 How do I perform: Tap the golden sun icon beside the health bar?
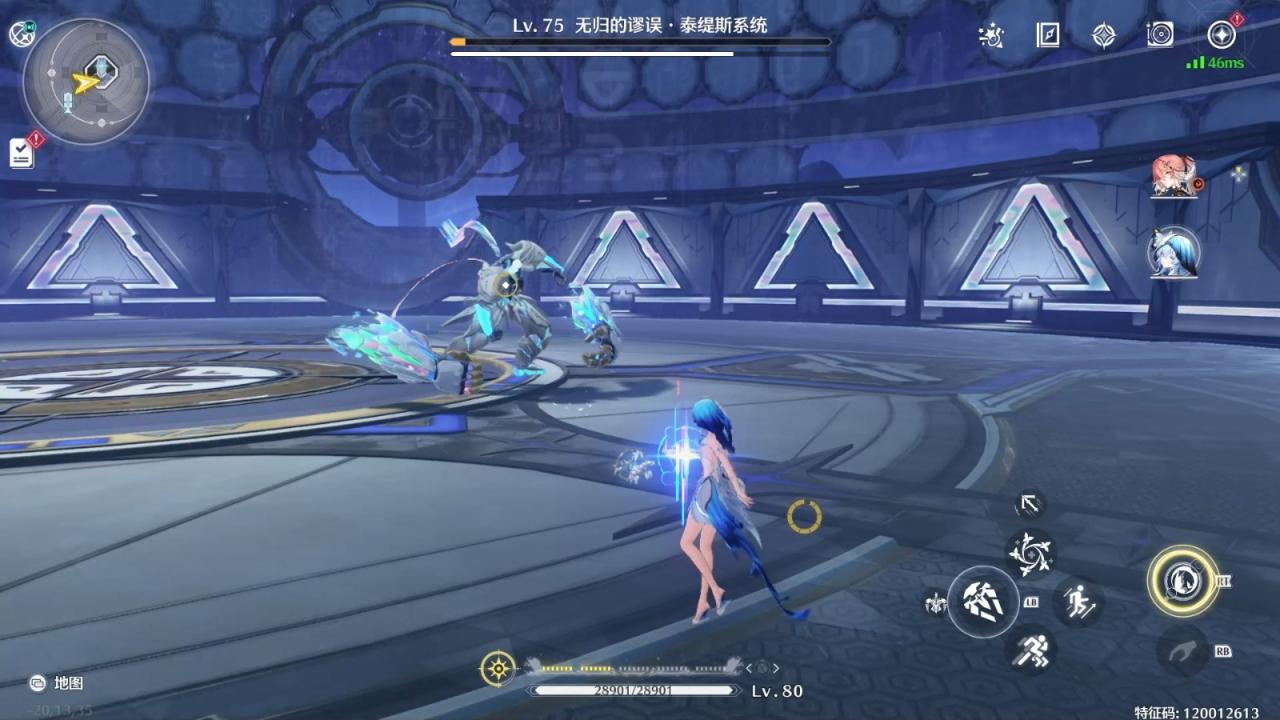(497, 668)
